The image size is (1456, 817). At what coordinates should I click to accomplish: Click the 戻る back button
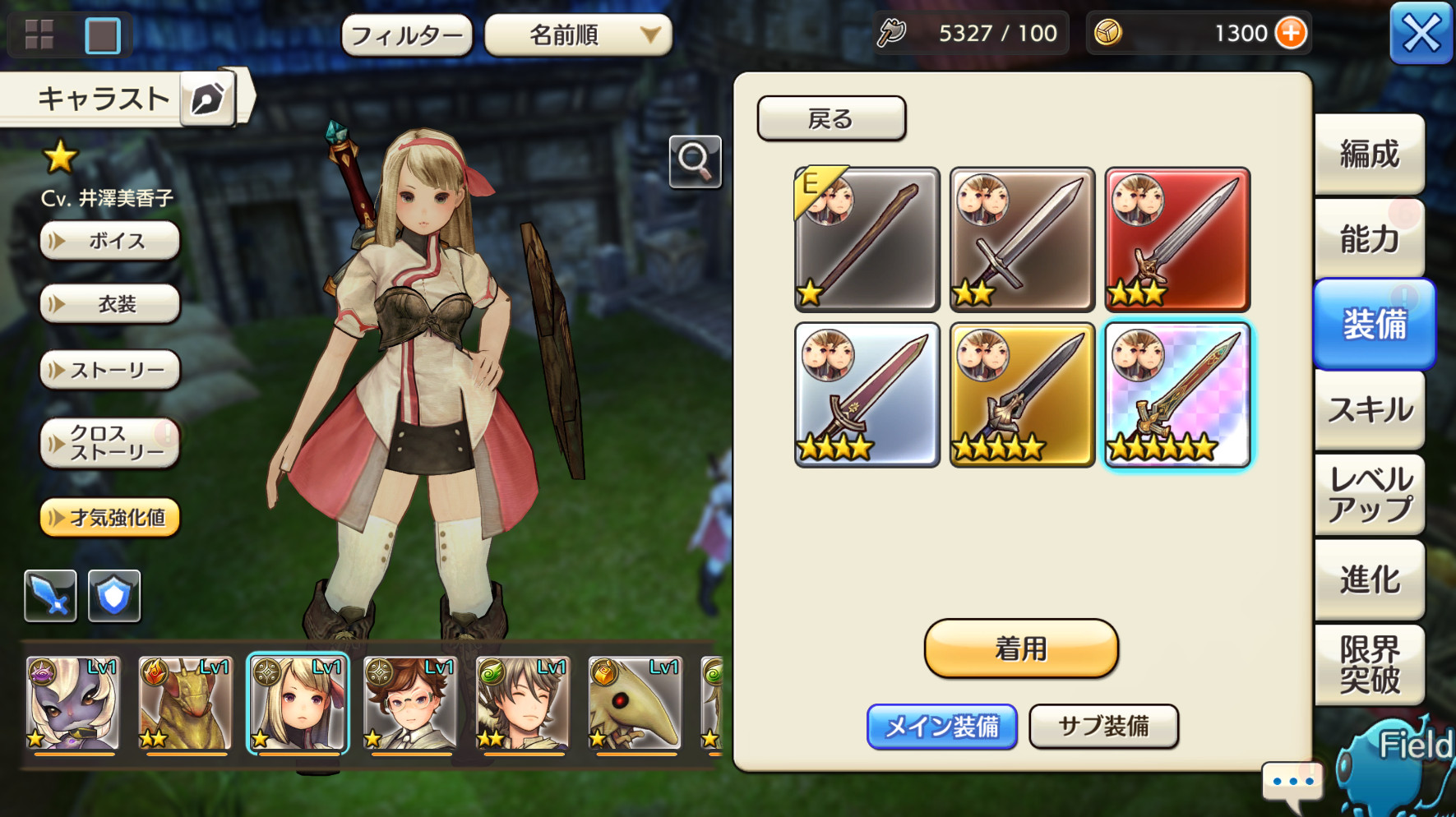[x=831, y=119]
